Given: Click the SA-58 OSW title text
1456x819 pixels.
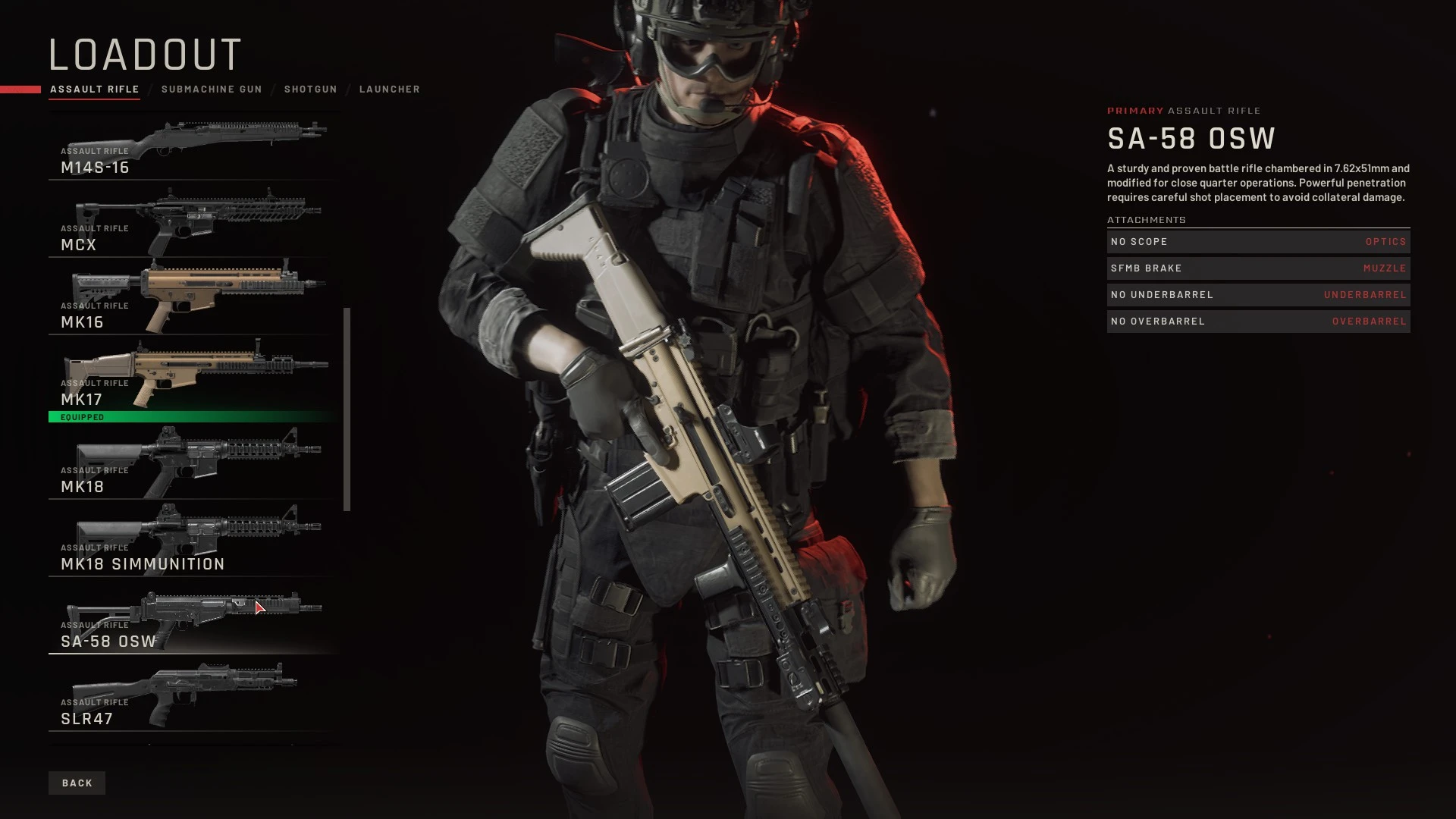Looking at the screenshot, I should (1191, 139).
